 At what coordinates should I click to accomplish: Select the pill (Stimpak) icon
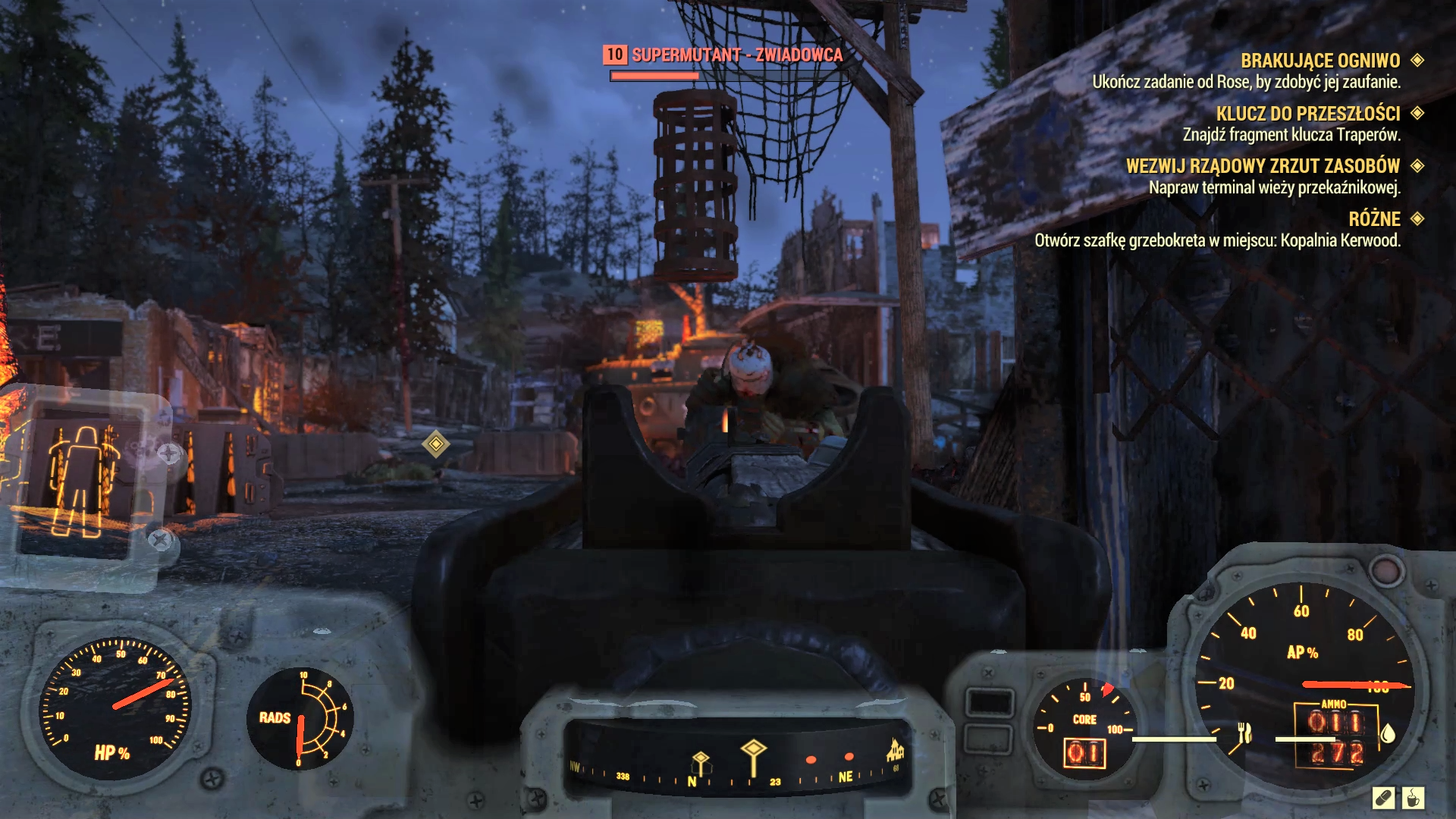click(1385, 798)
